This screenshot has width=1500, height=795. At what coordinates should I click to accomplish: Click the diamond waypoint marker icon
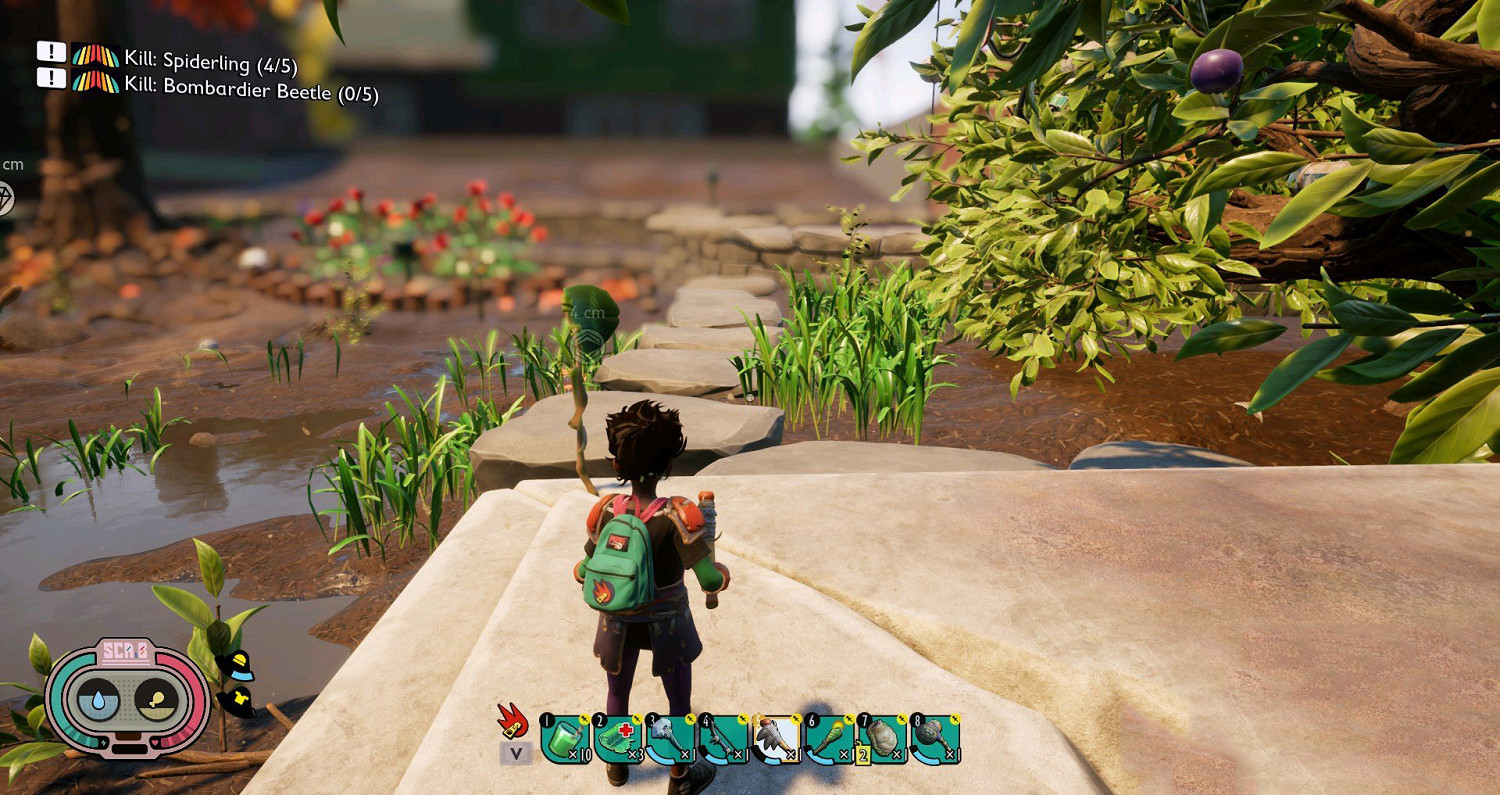coord(6,198)
